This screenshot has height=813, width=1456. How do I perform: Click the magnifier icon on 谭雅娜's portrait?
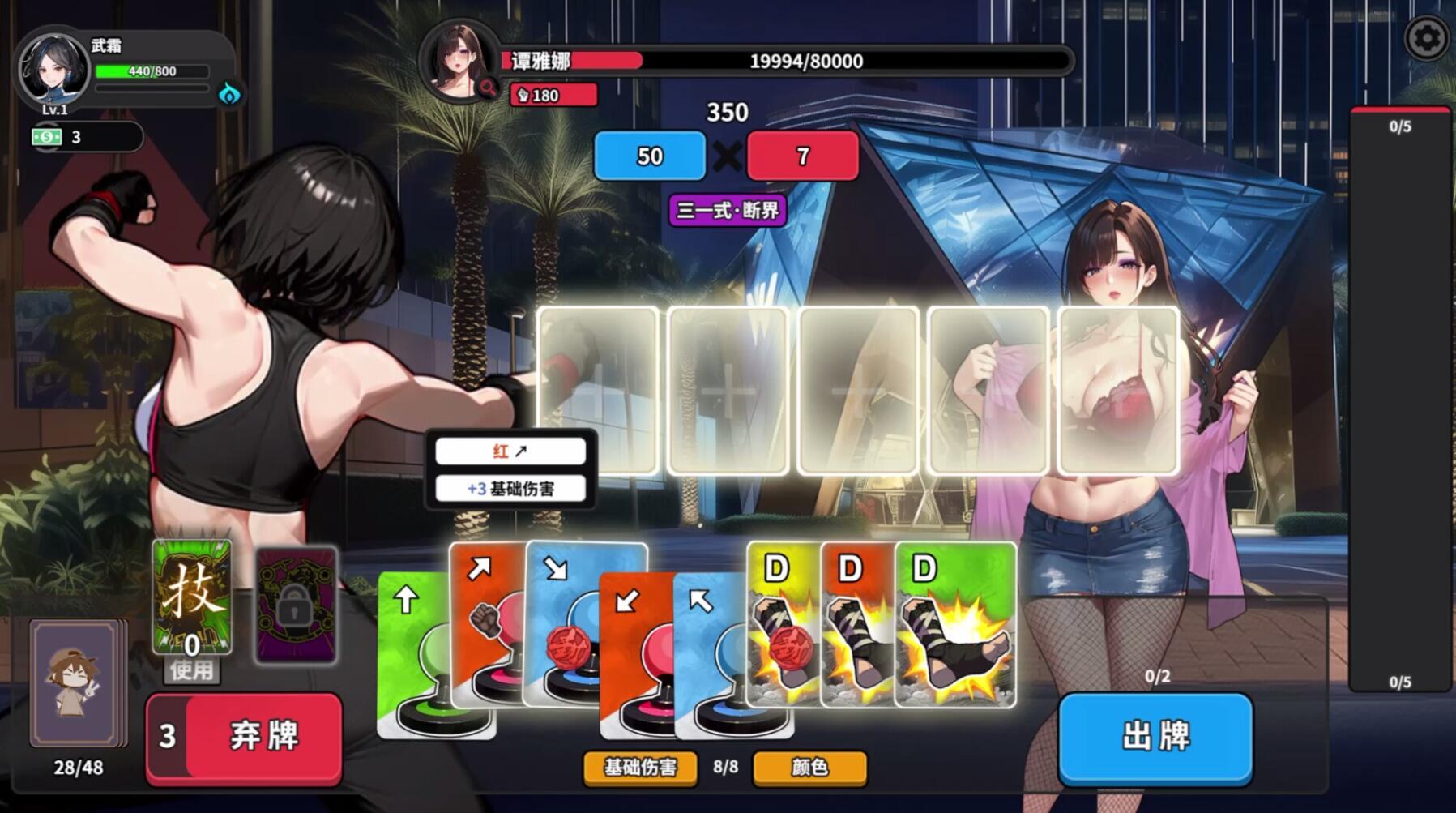(486, 88)
